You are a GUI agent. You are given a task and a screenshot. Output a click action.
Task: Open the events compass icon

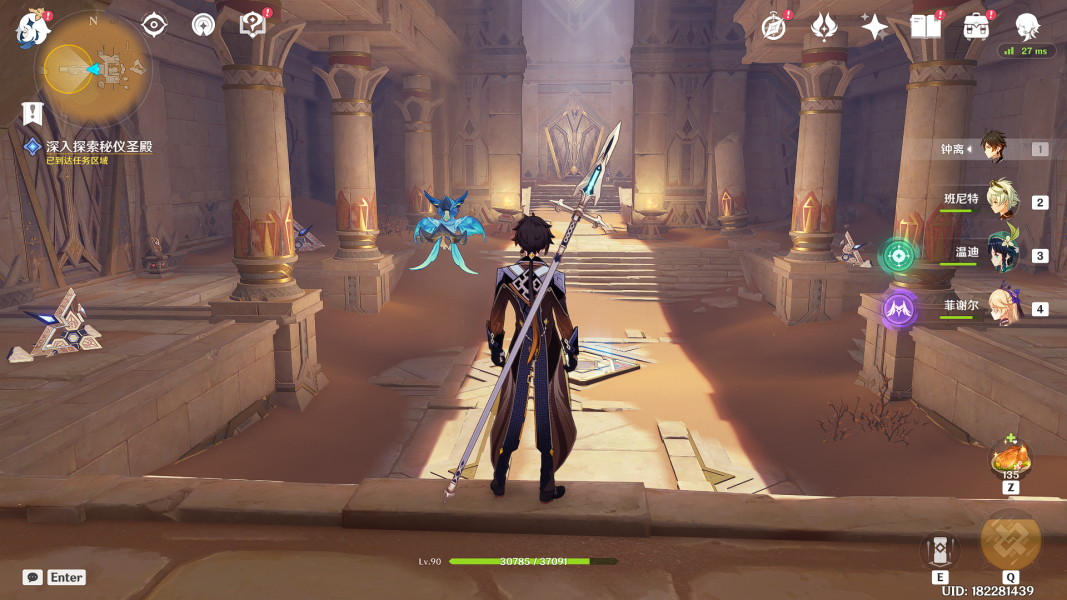(773, 27)
